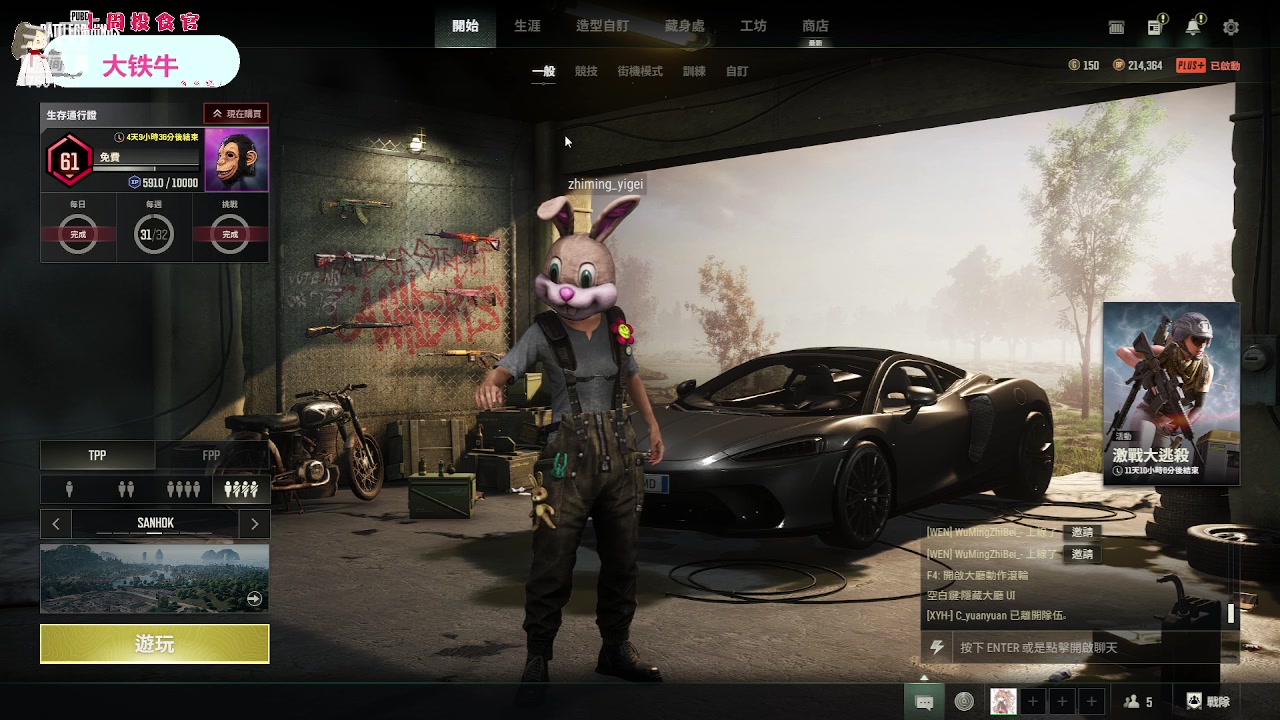Click the 現在購買 survival pass purchase button

click(x=236, y=114)
